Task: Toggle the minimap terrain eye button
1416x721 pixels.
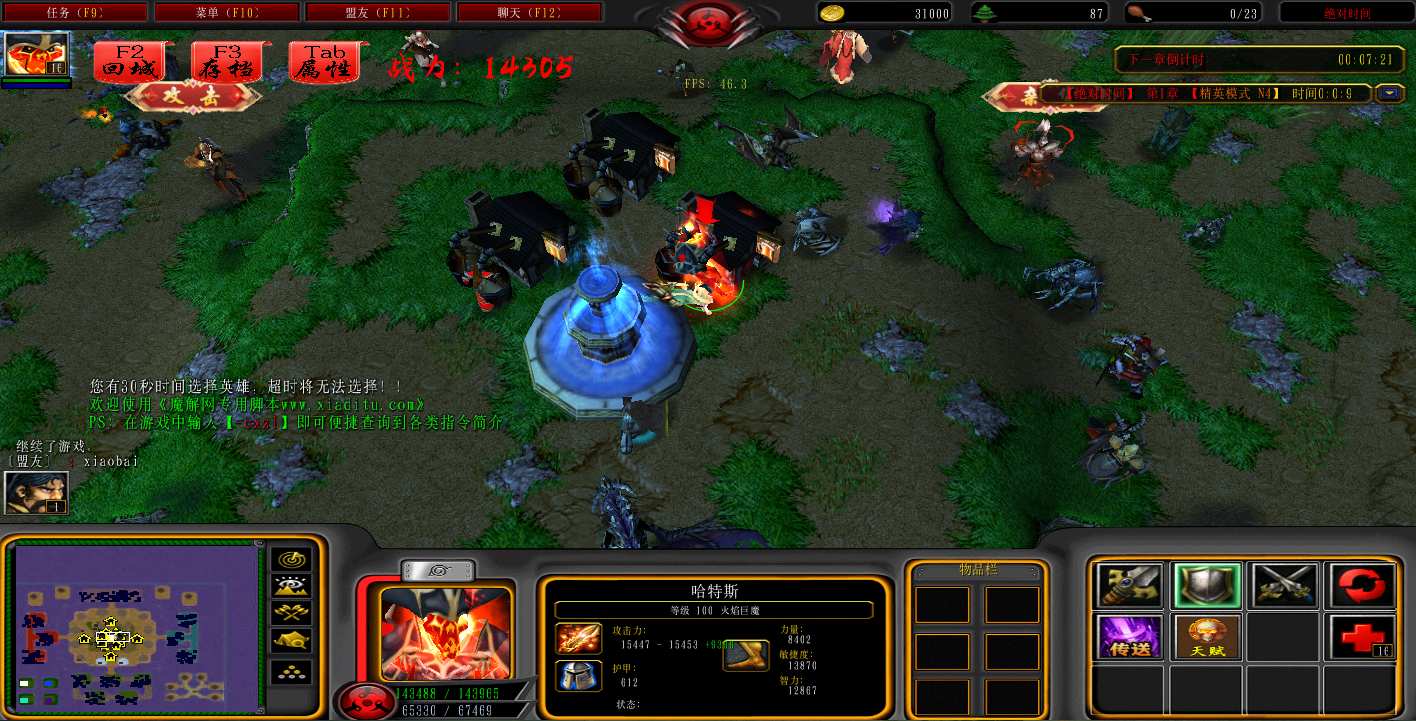Action: (291, 586)
